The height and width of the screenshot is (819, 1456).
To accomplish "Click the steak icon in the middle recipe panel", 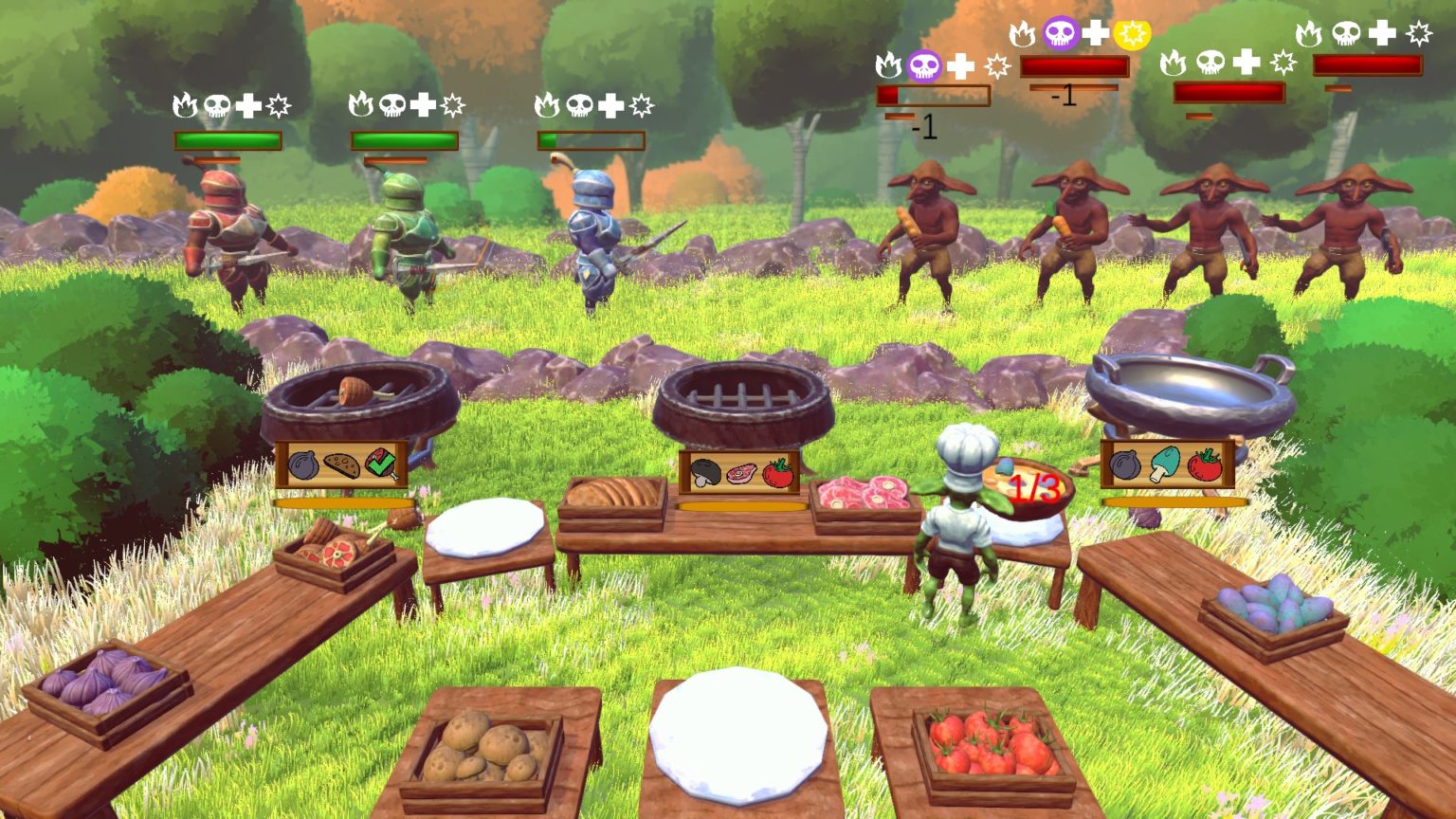I will click(739, 474).
